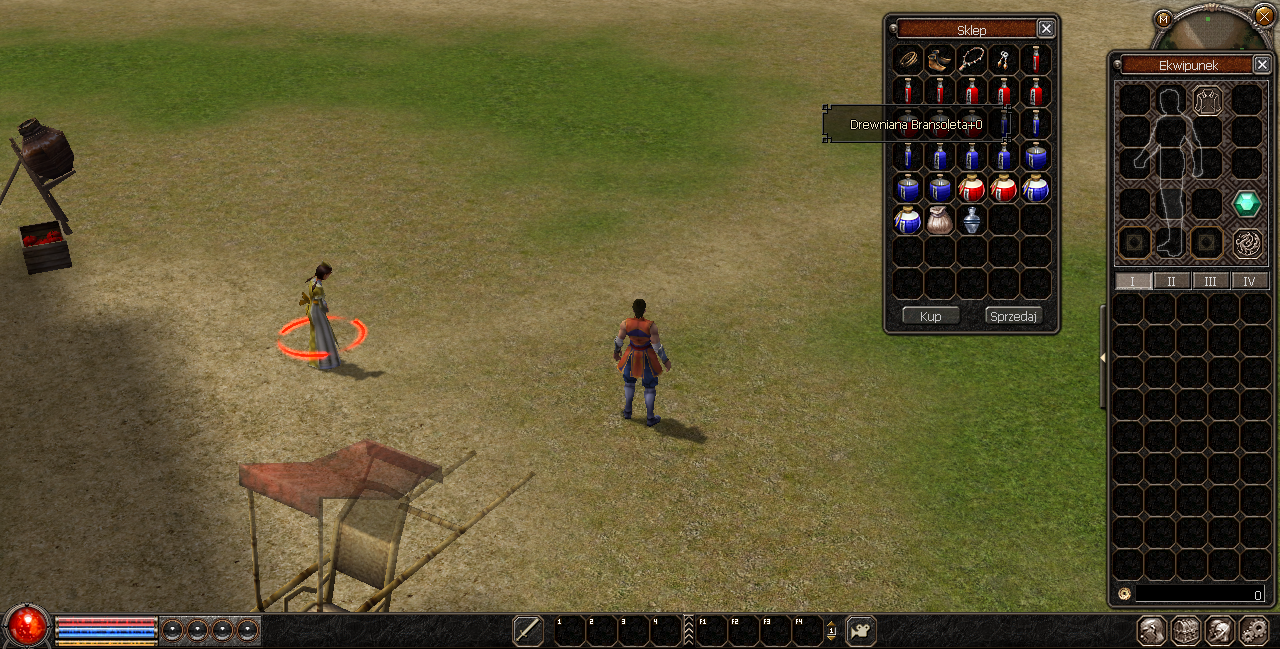This screenshot has height=649, width=1280.
Task: Click the Kup buy button
Action: pyautogui.click(x=930, y=316)
